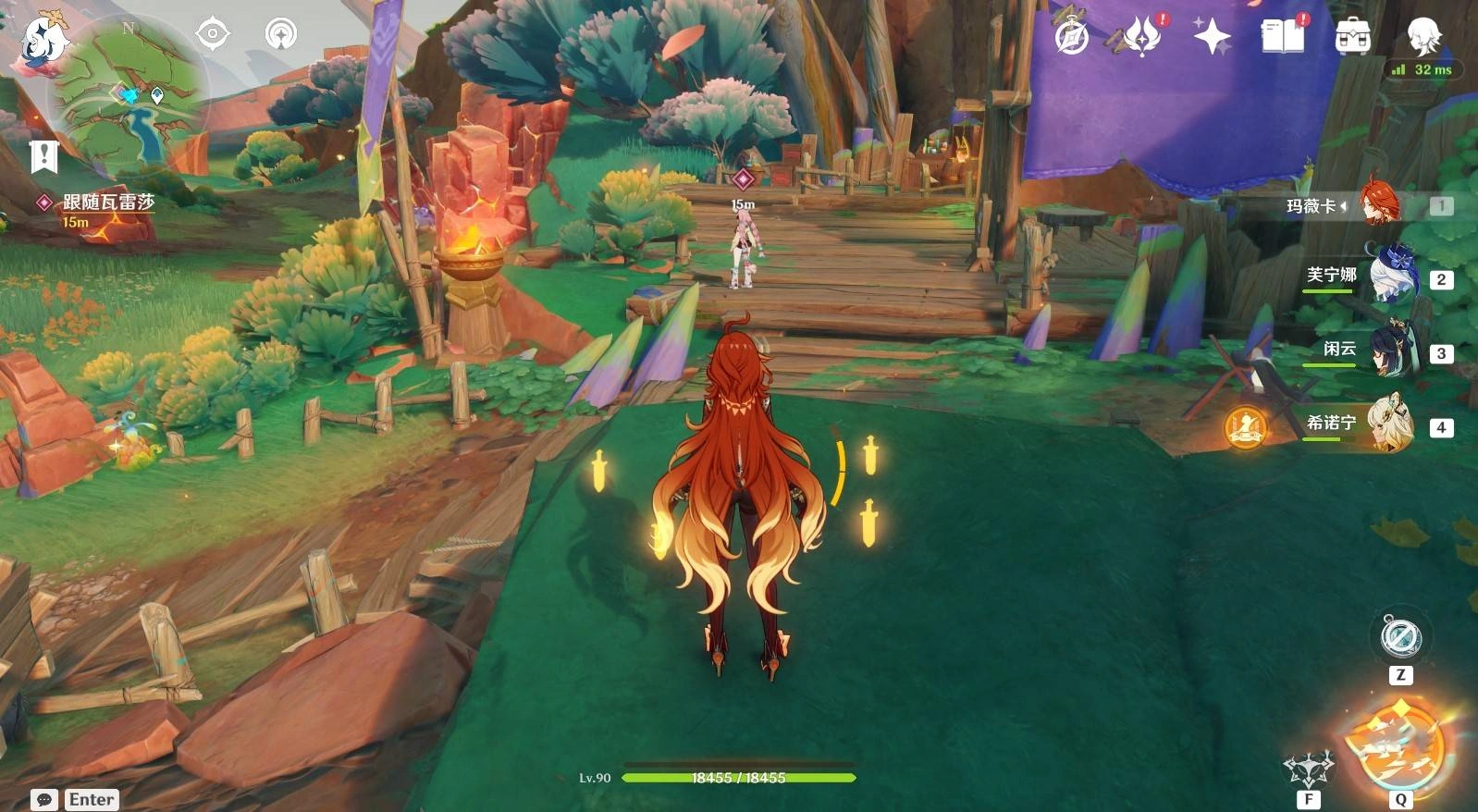Open the character profile head icon
This screenshot has height=812, width=1478.
click(x=1423, y=35)
